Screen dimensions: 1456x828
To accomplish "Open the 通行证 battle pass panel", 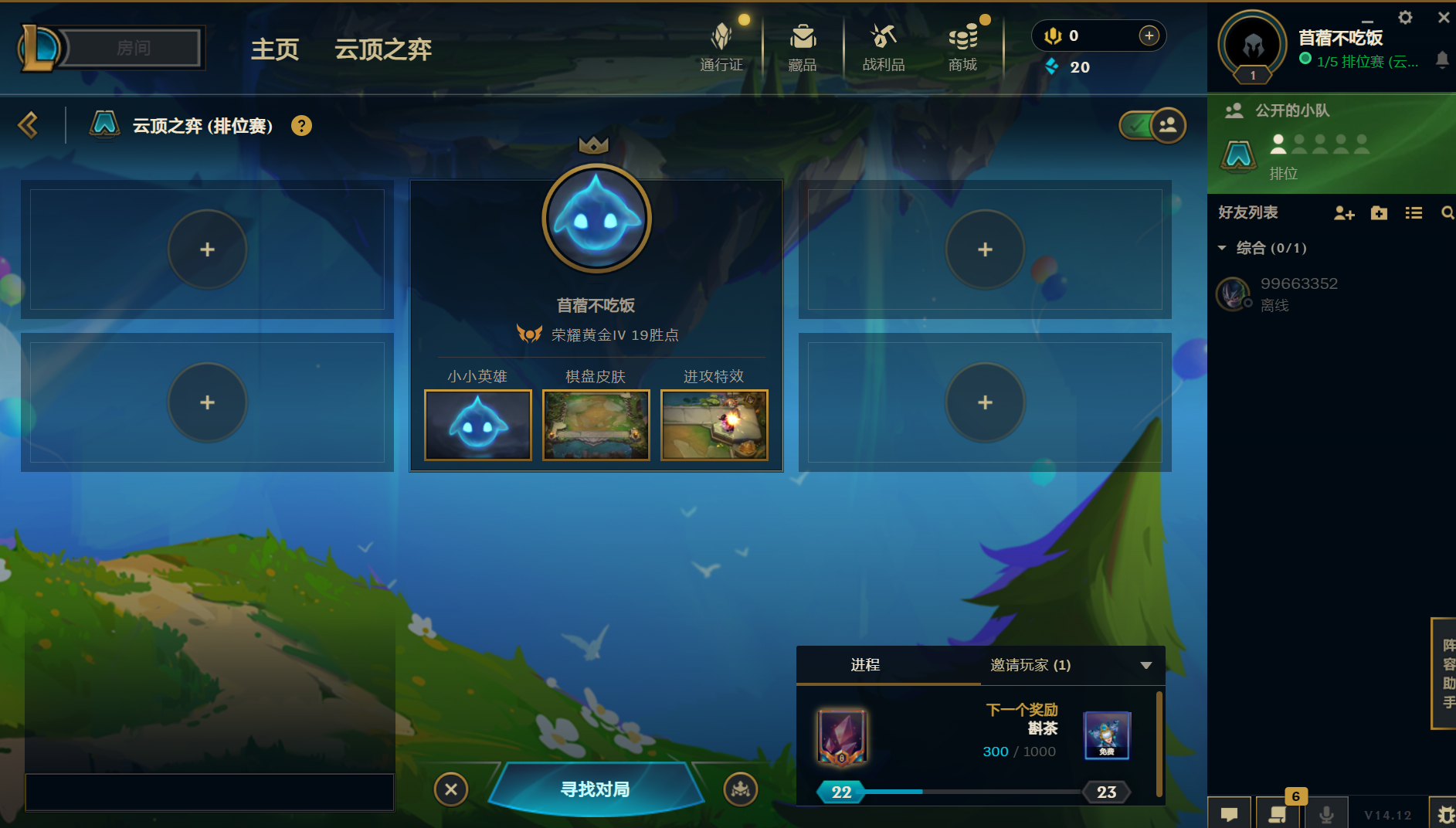I will [721, 46].
